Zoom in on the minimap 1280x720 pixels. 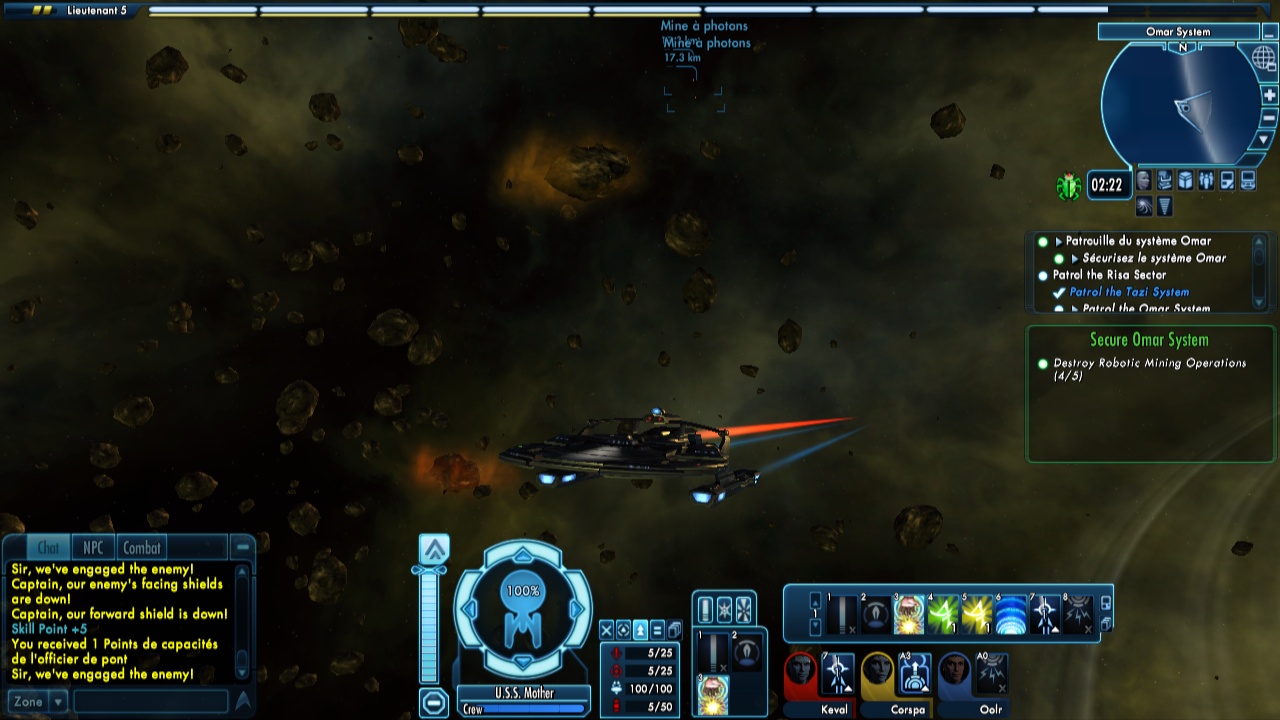pos(1270,95)
